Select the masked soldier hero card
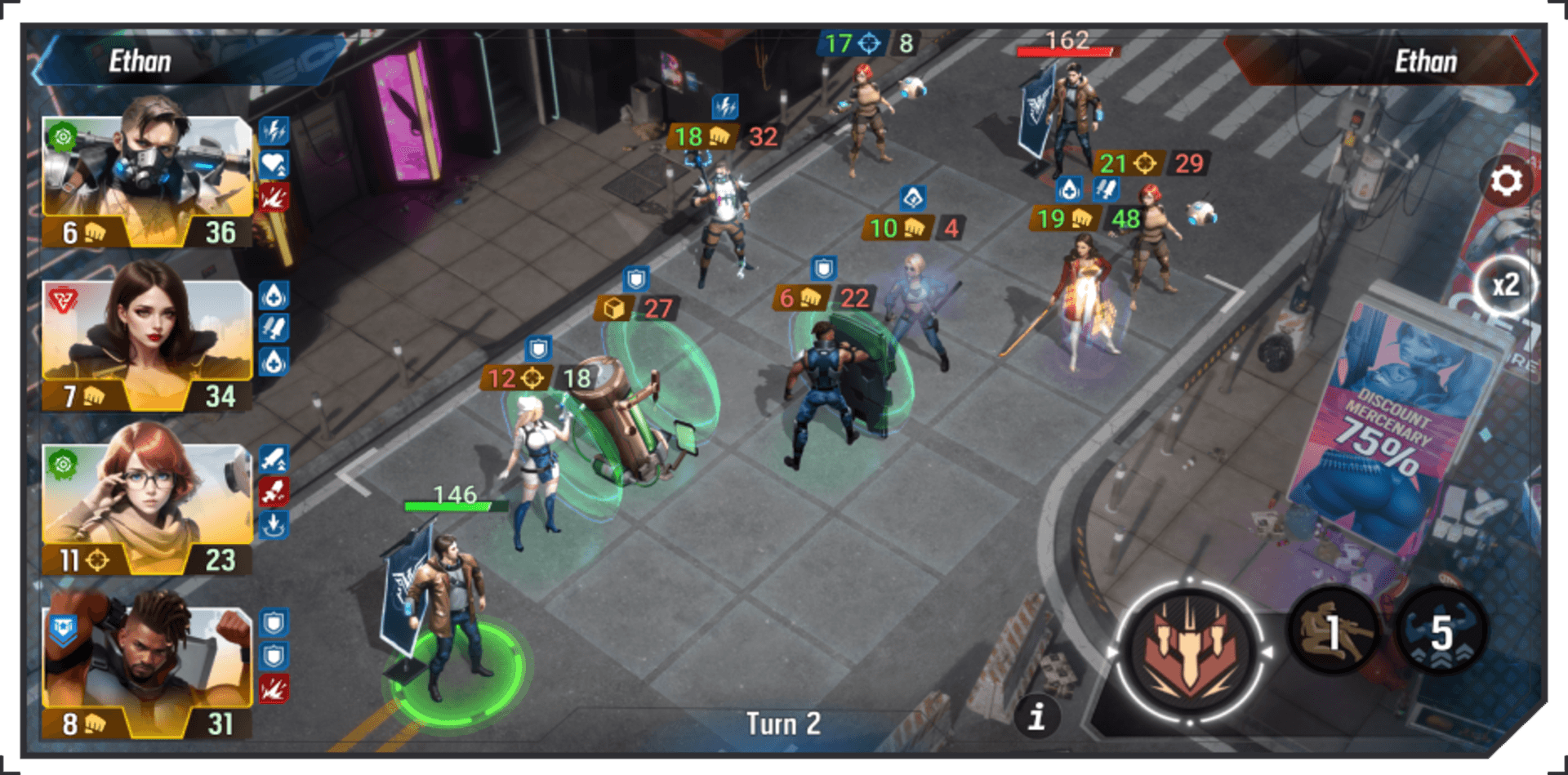Screen dimensions: 1568x775 click(147, 181)
